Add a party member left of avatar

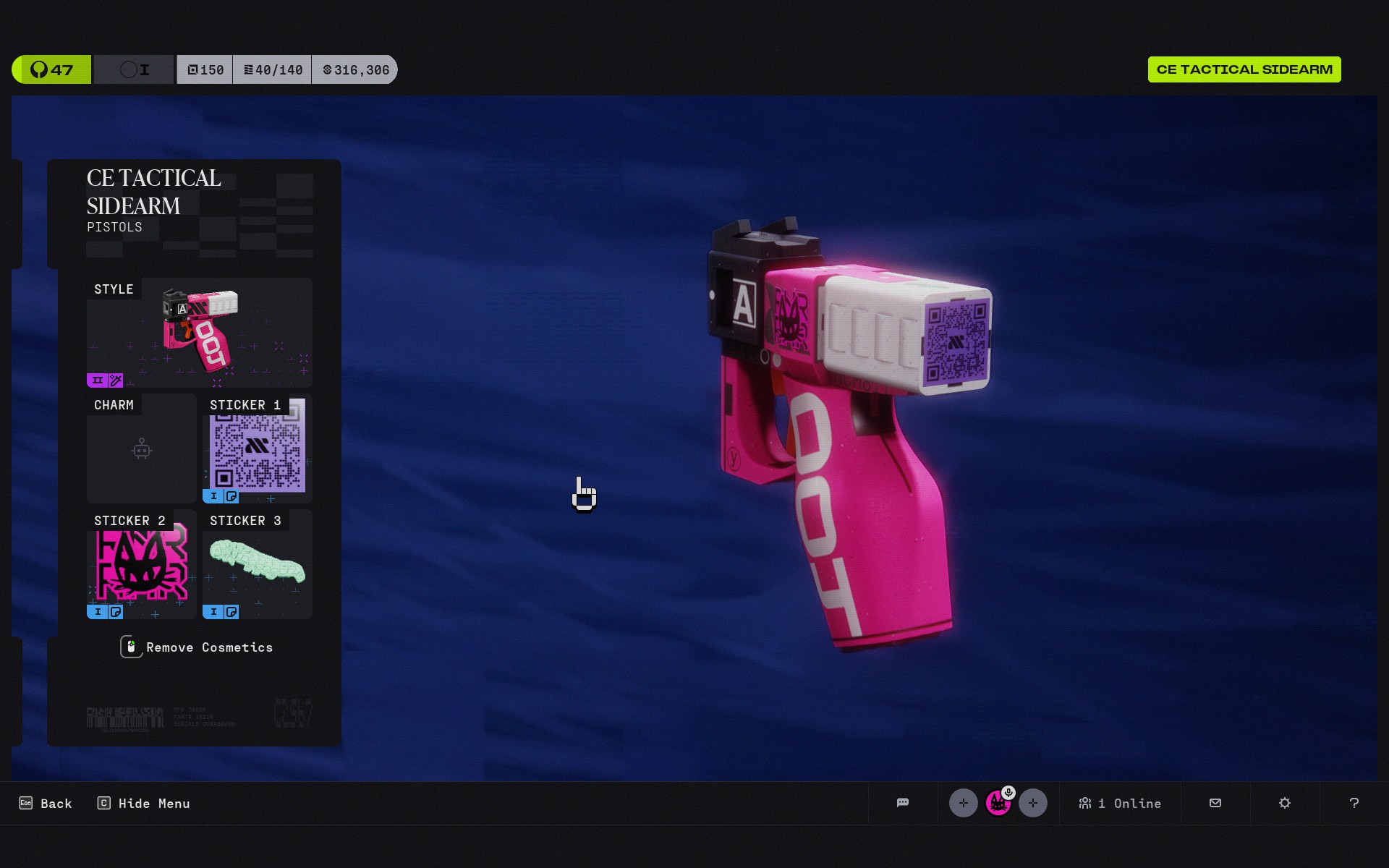point(964,803)
